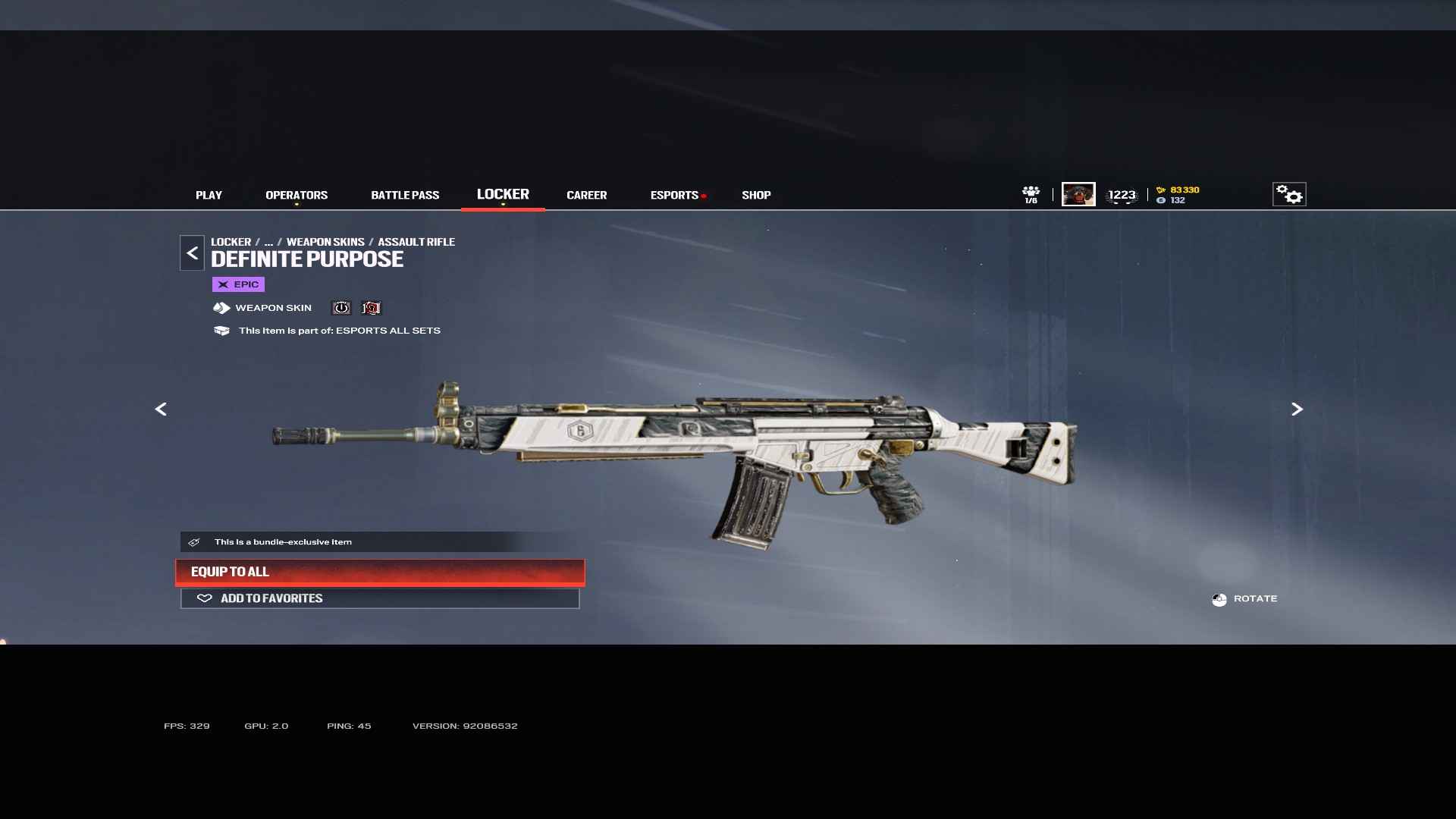Go back using the arrow beside Locker breadcrumb

[x=192, y=253]
